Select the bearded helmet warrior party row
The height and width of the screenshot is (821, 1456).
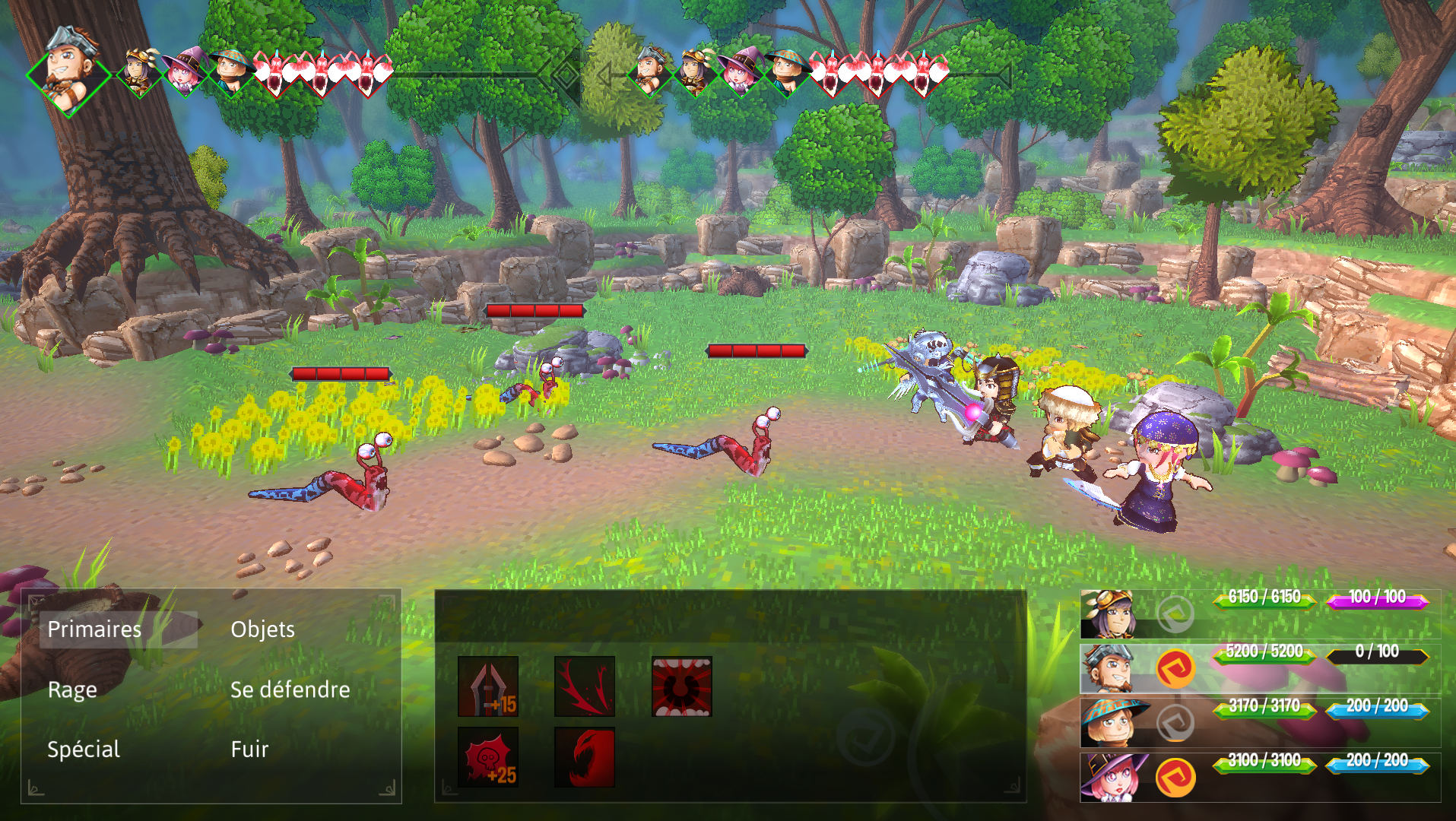tap(1259, 668)
